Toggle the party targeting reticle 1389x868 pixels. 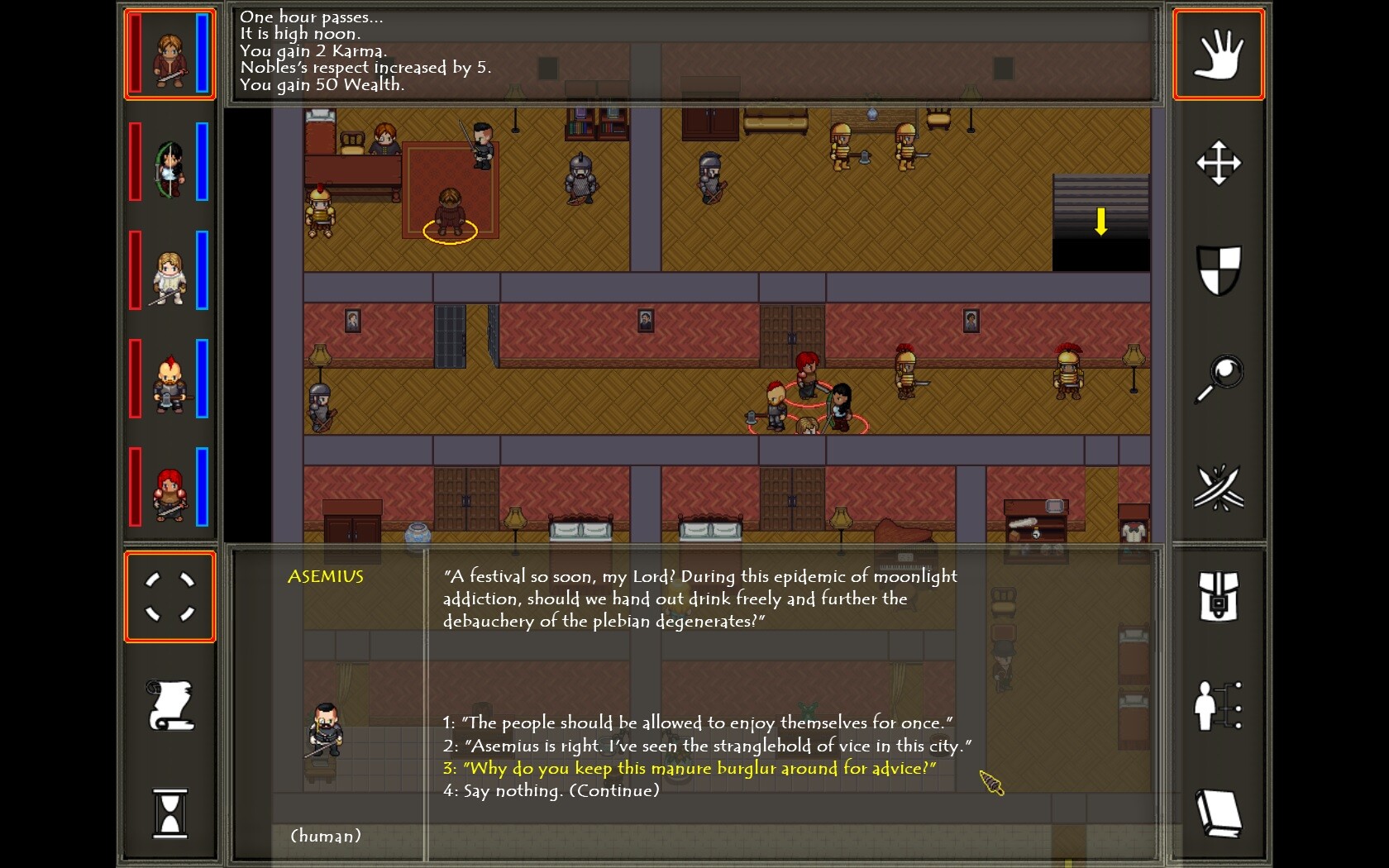pos(169,597)
